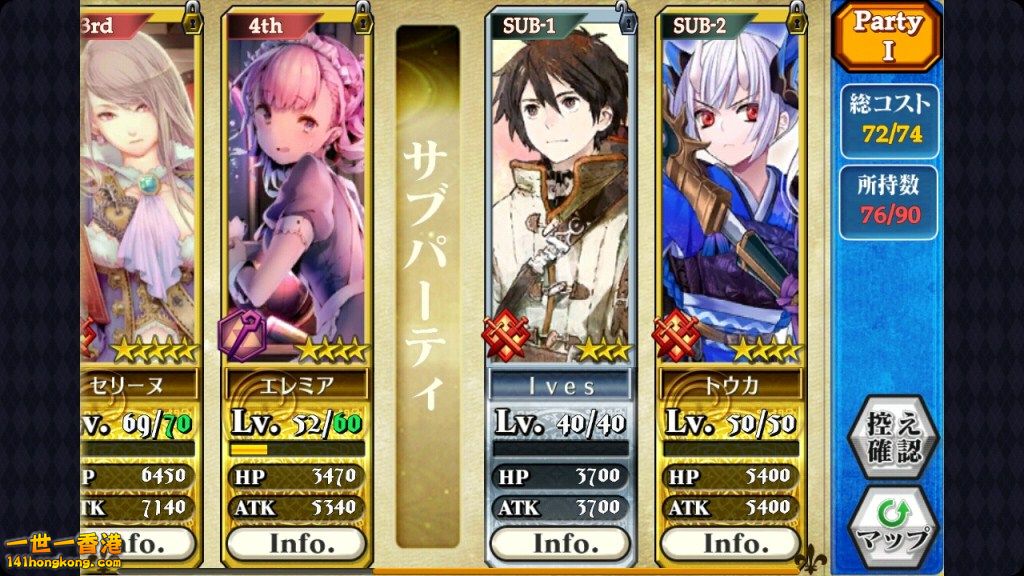
Task: Switch party using the Party I button
Action: (887, 37)
